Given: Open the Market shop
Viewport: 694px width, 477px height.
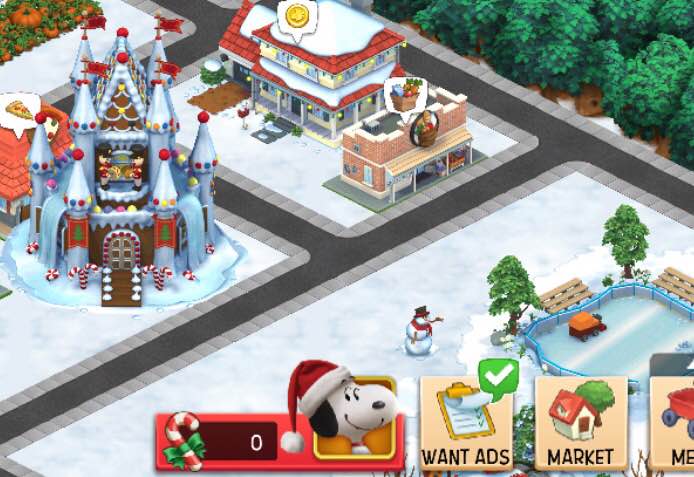Looking at the screenshot, I should pos(580,423).
